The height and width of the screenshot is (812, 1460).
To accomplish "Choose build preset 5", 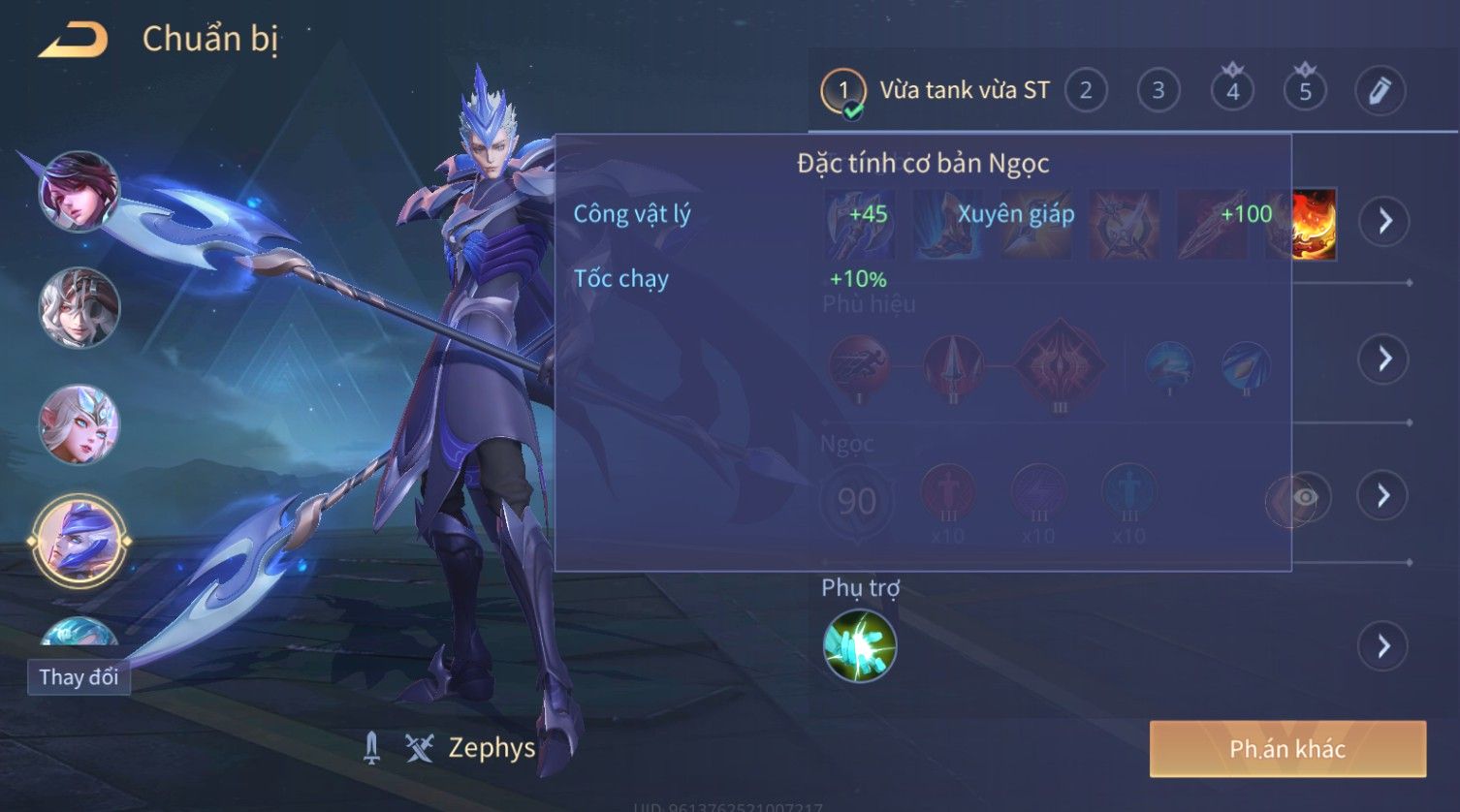I will coord(1305,91).
